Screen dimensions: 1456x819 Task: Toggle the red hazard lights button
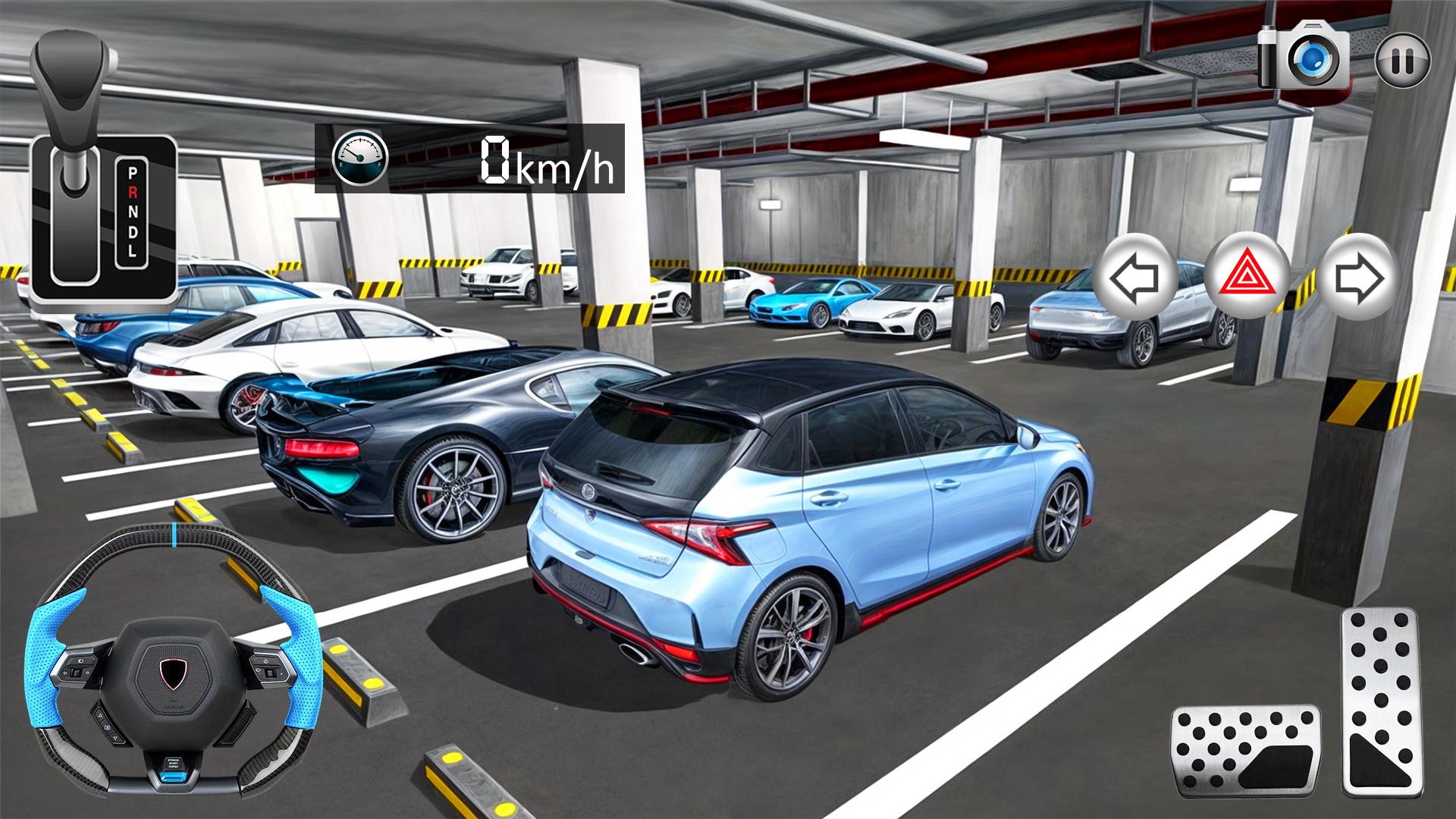point(1247,278)
